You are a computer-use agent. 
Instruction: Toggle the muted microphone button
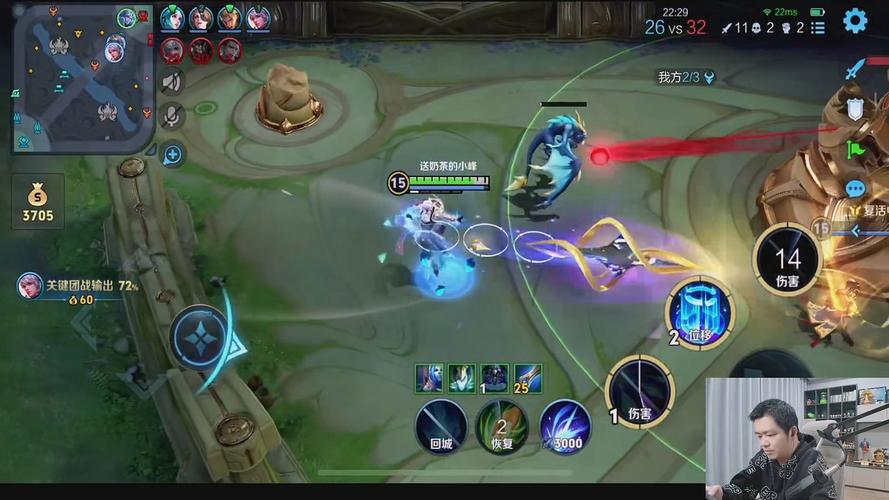[x=172, y=117]
